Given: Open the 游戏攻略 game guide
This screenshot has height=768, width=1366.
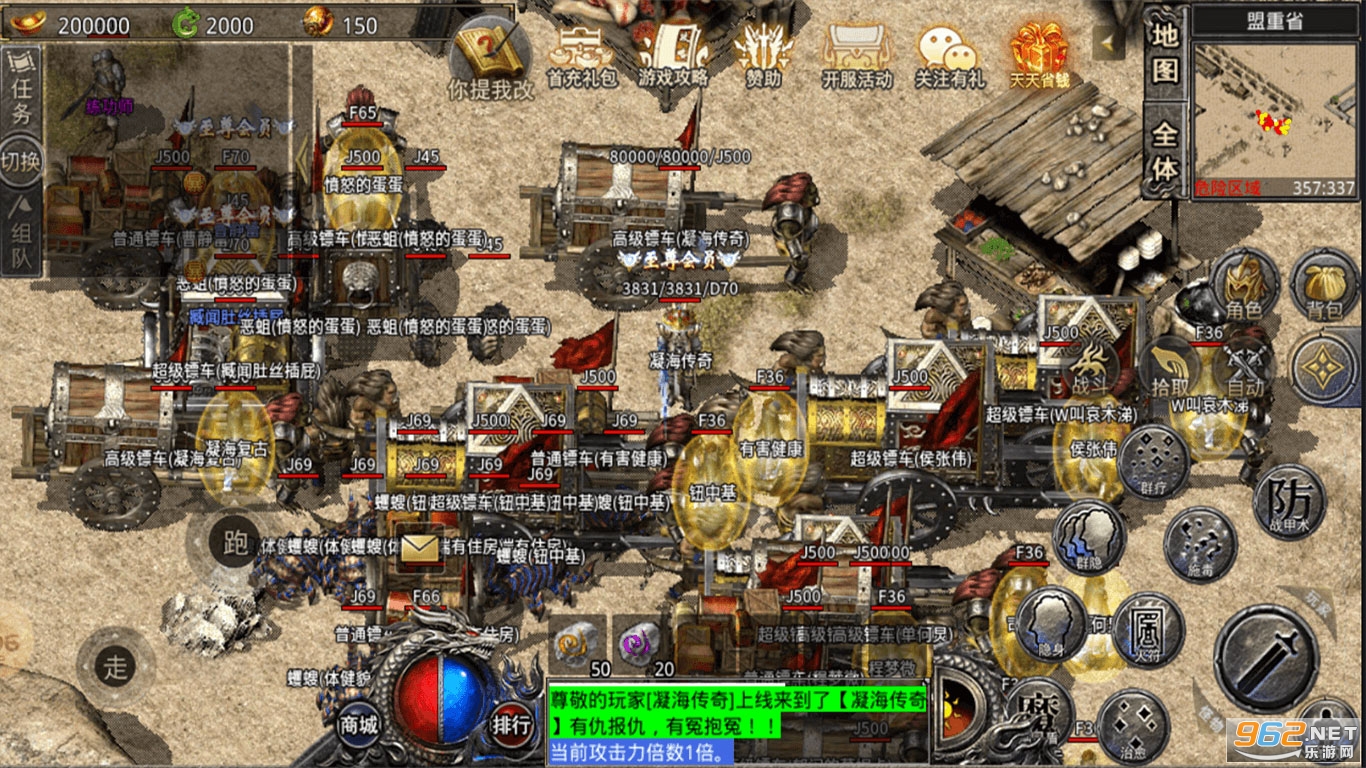Looking at the screenshot, I should coord(672,54).
